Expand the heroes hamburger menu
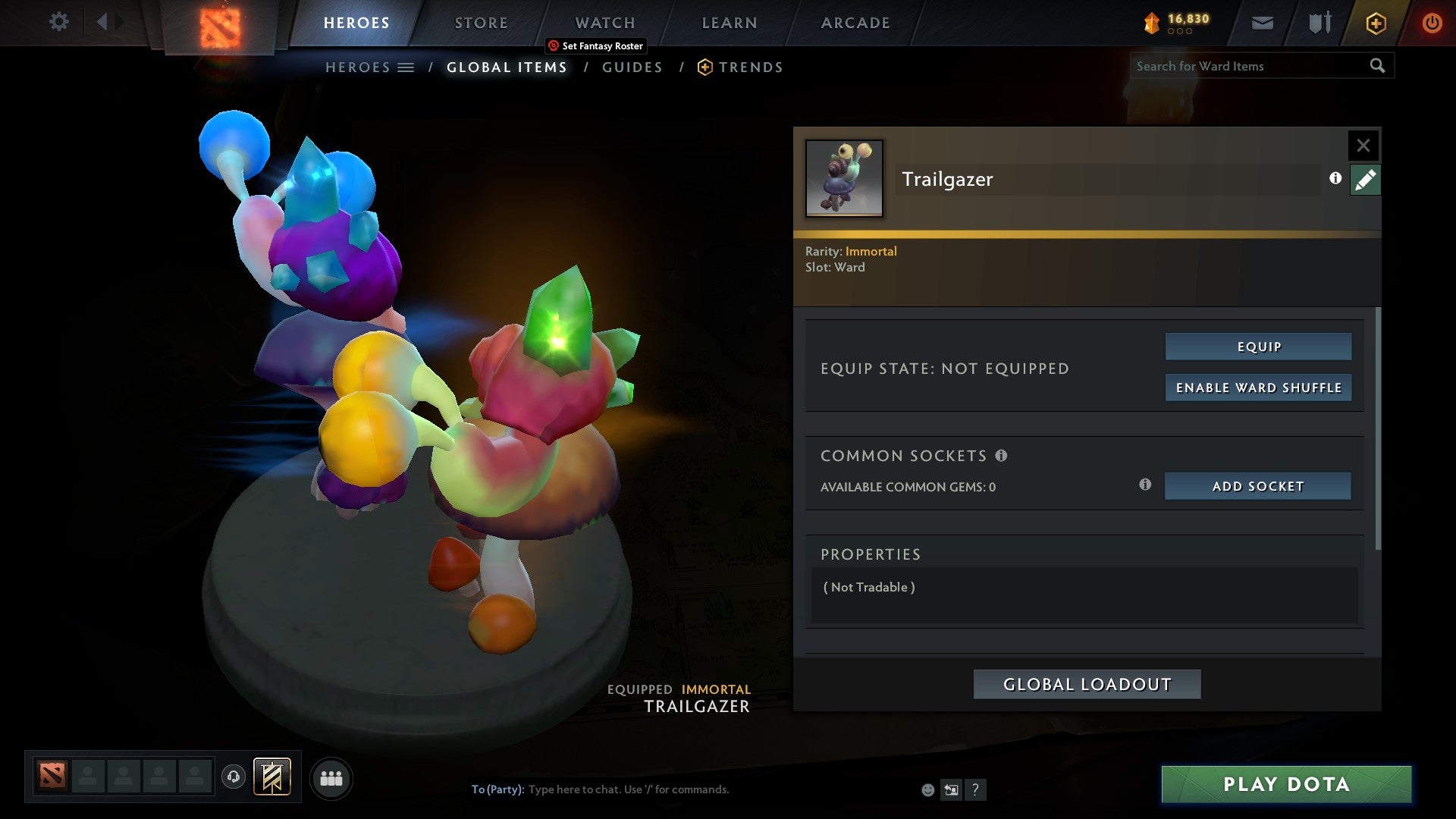1456x819 pixels. point(406,67)
